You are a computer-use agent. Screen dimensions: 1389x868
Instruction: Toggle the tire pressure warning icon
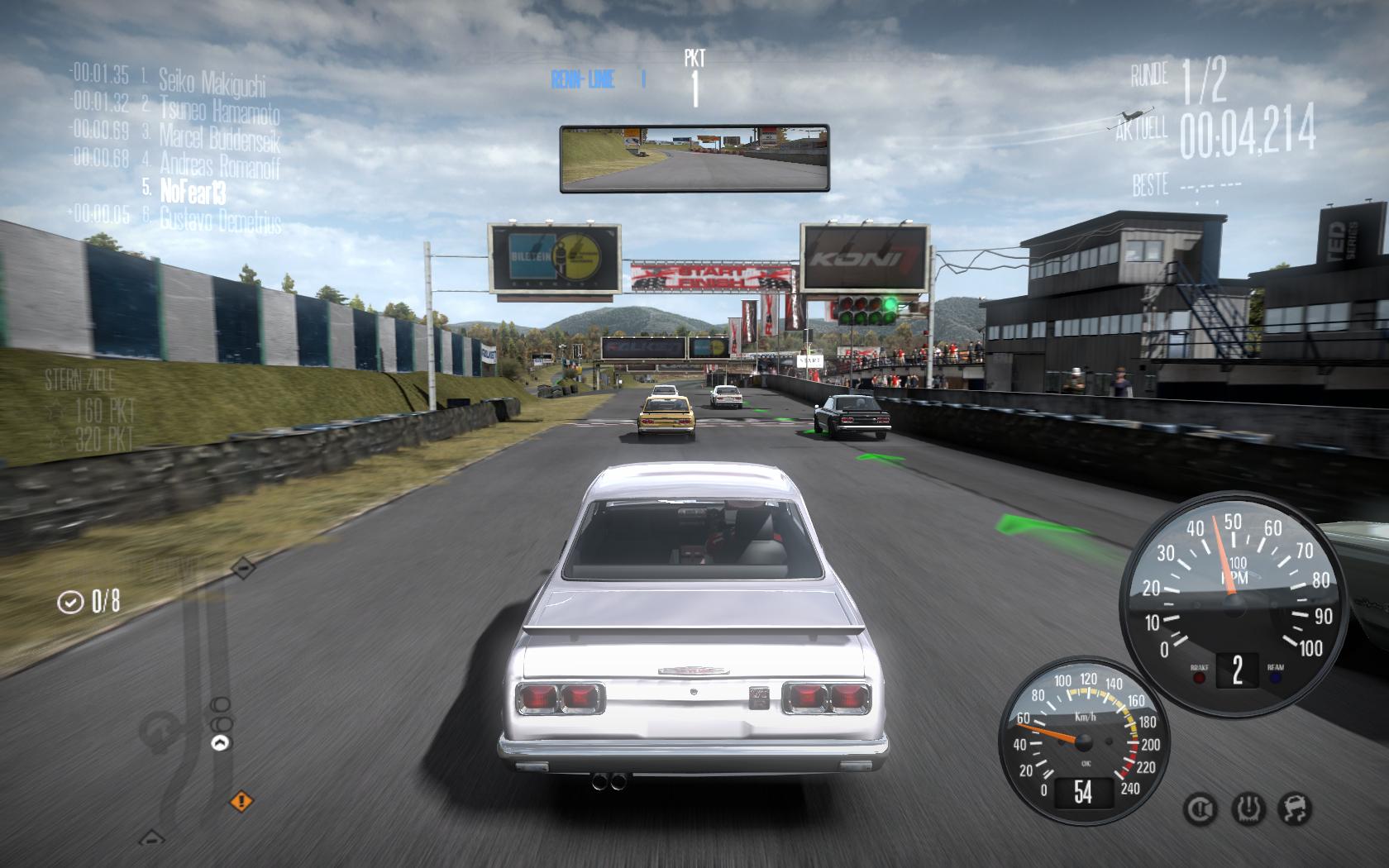tap(1248, 808)
